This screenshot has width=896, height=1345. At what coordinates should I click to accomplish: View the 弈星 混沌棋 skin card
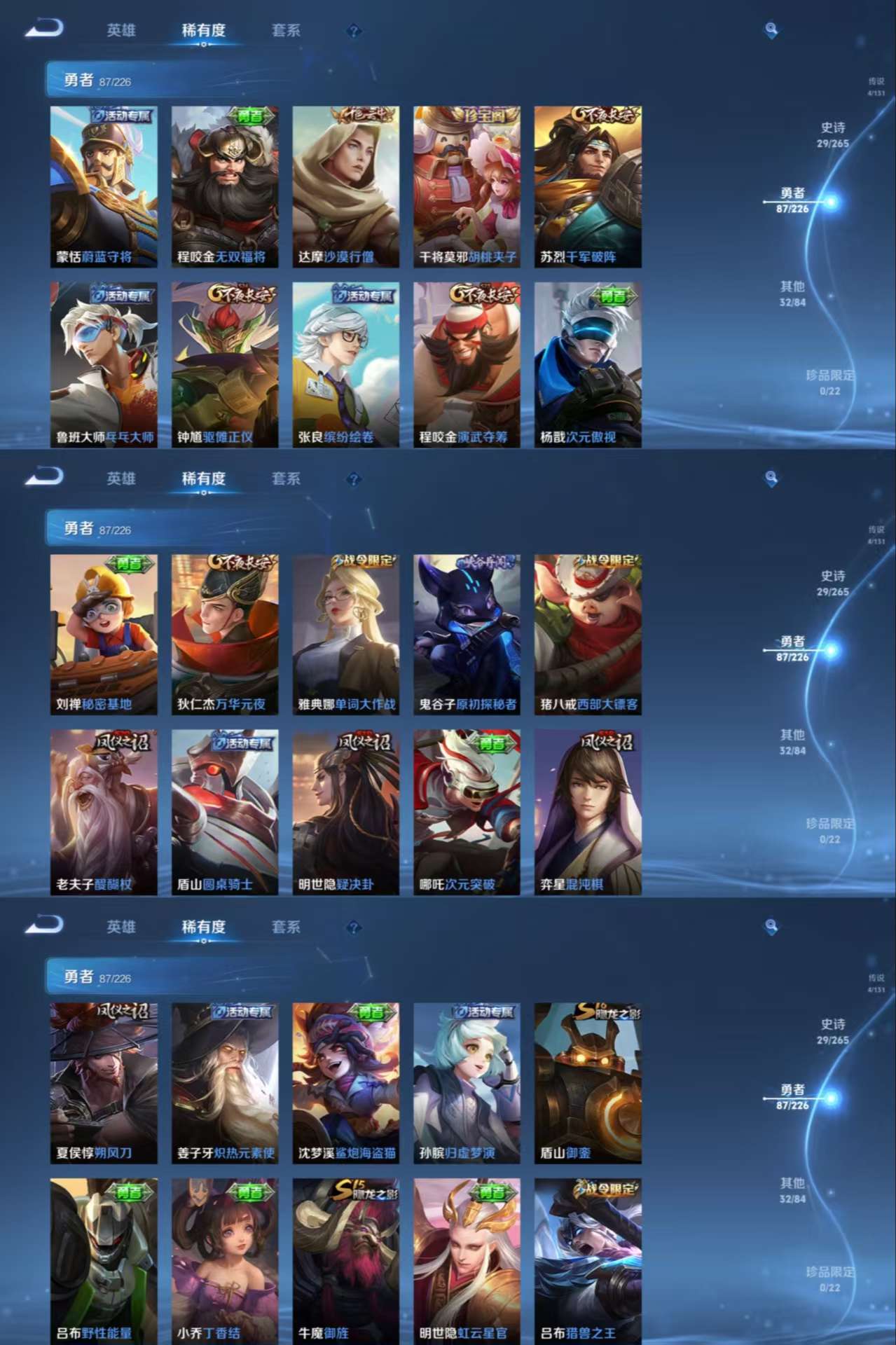pyautogui.click(x=588, y=812)
